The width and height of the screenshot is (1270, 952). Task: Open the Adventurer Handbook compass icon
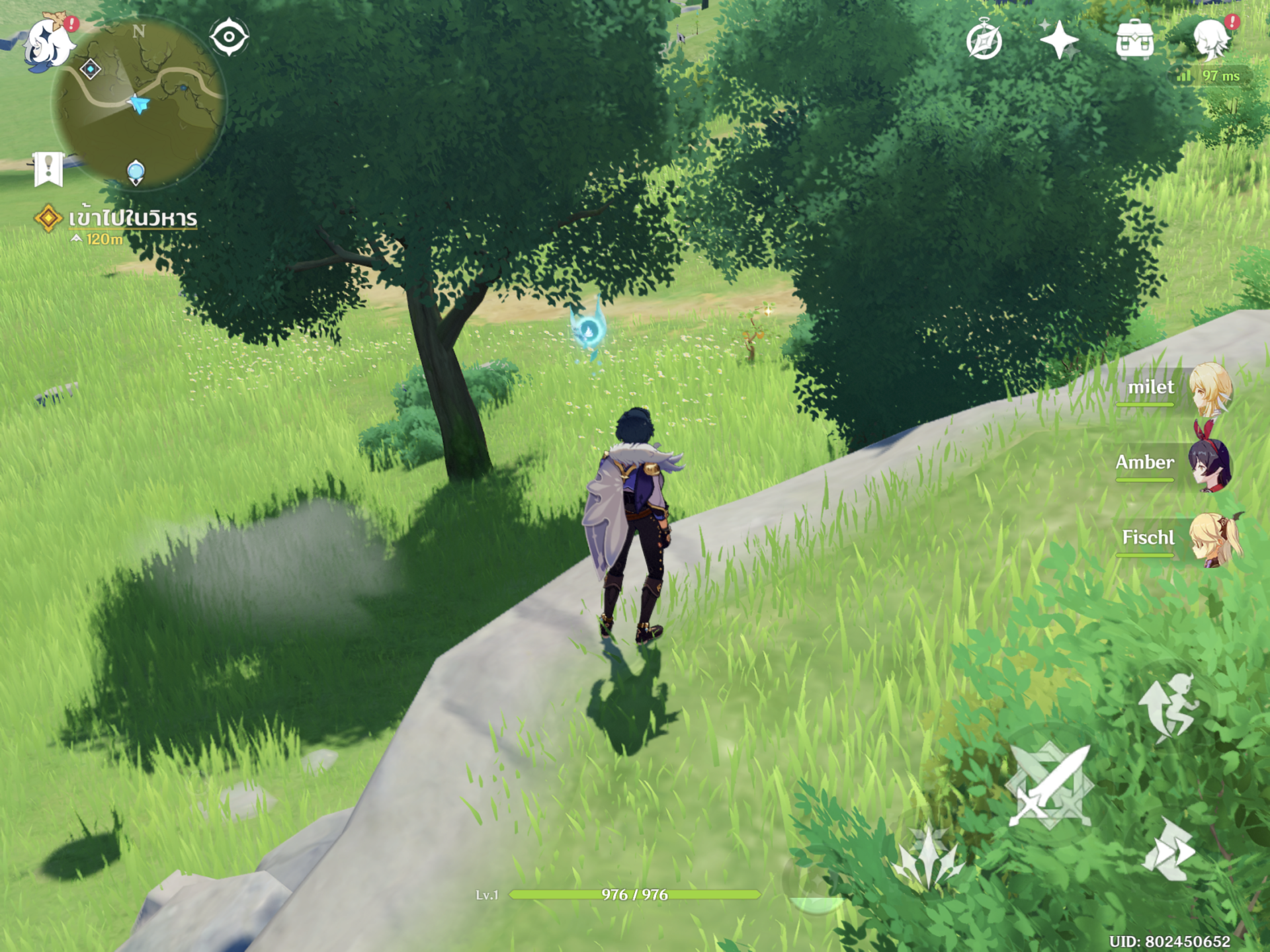click(x=984, y=42)
